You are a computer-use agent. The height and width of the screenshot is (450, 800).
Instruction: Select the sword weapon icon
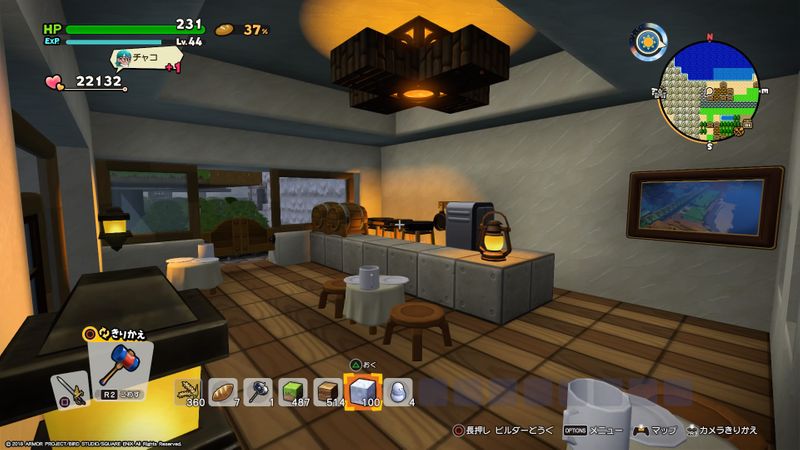pos(69,389)
